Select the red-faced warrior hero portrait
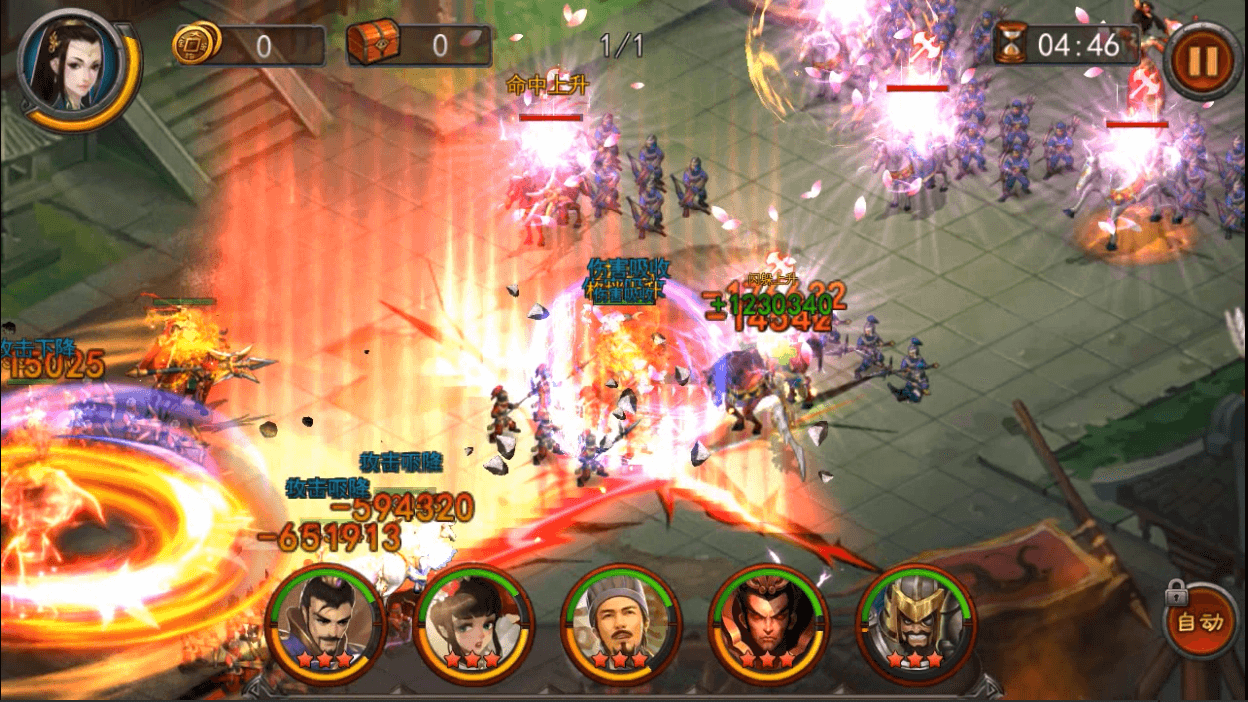Screen dimensions: 1248x702 tap(768, 623)
